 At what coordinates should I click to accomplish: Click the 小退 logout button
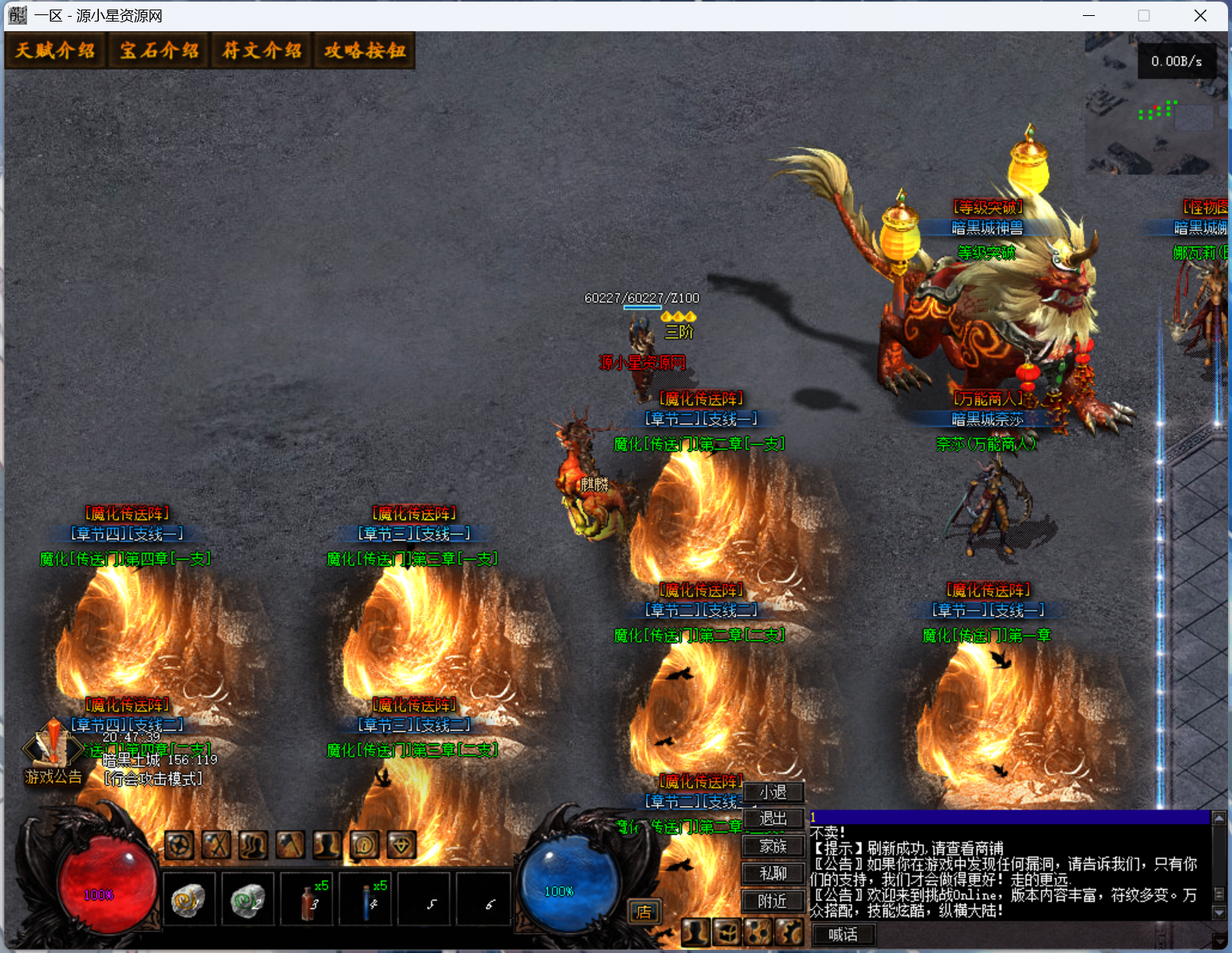click(772, 792)
